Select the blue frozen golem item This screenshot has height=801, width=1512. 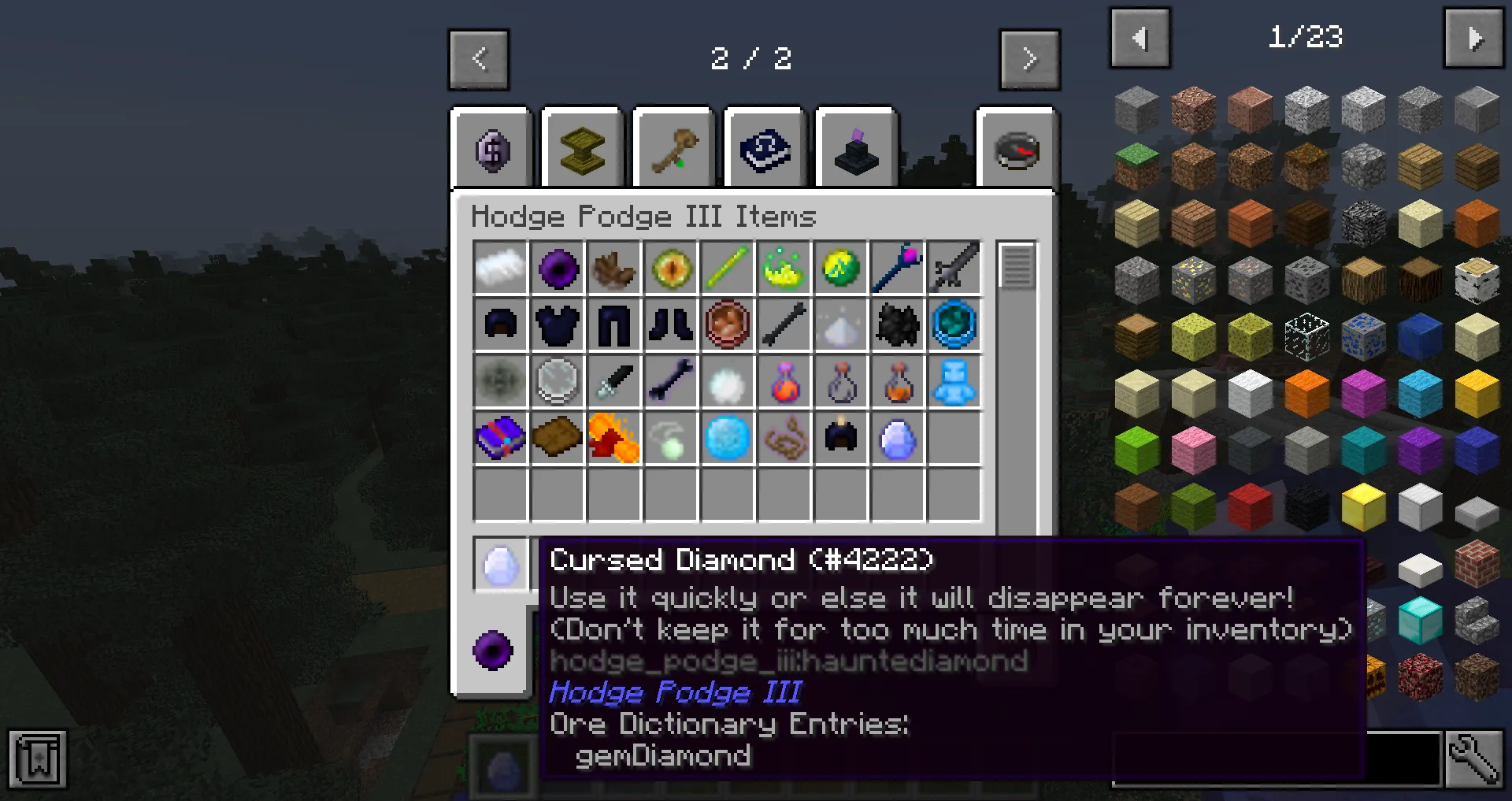point(954,382)
